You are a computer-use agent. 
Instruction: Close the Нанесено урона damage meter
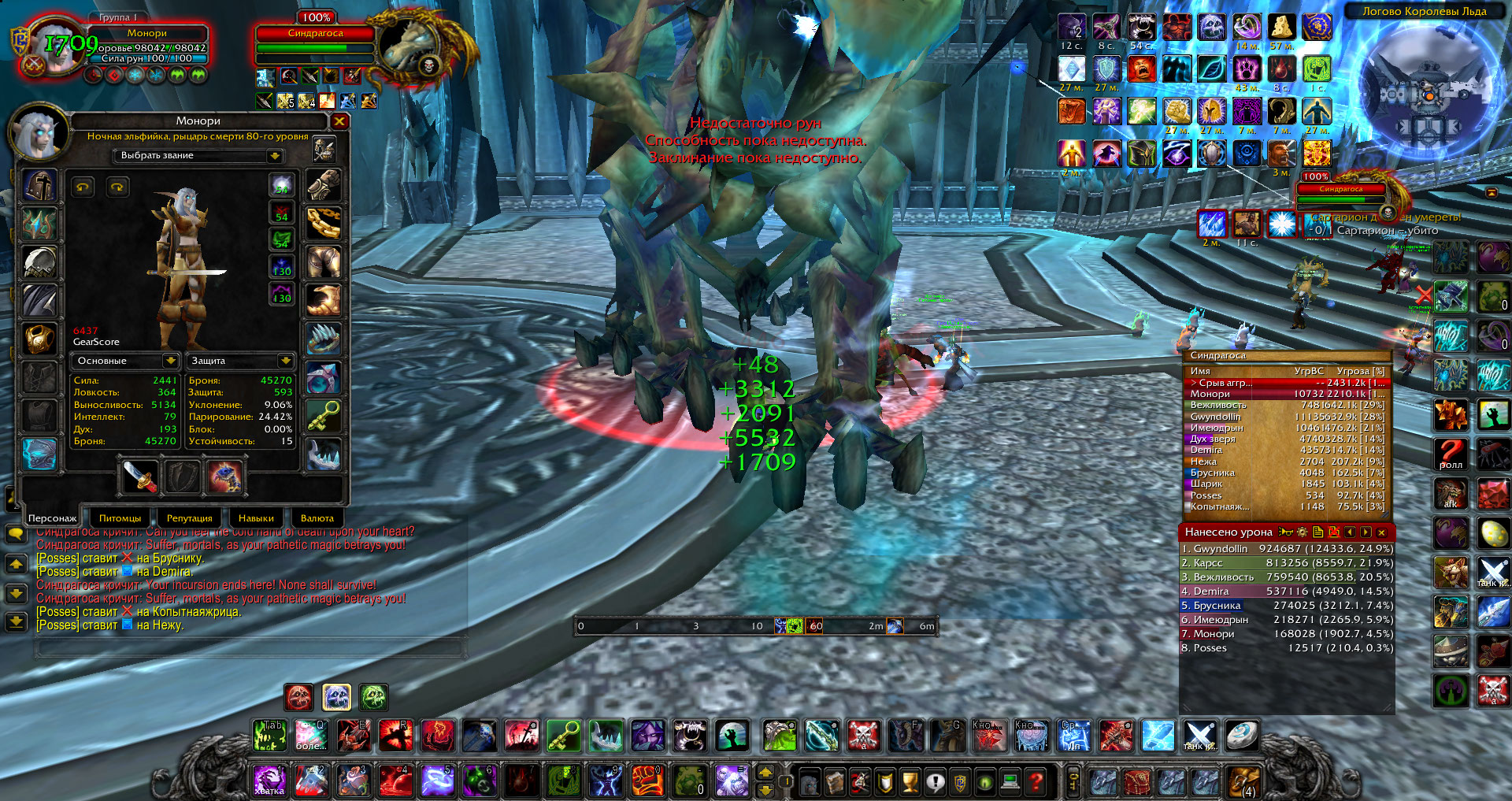tap(1381, 532)
